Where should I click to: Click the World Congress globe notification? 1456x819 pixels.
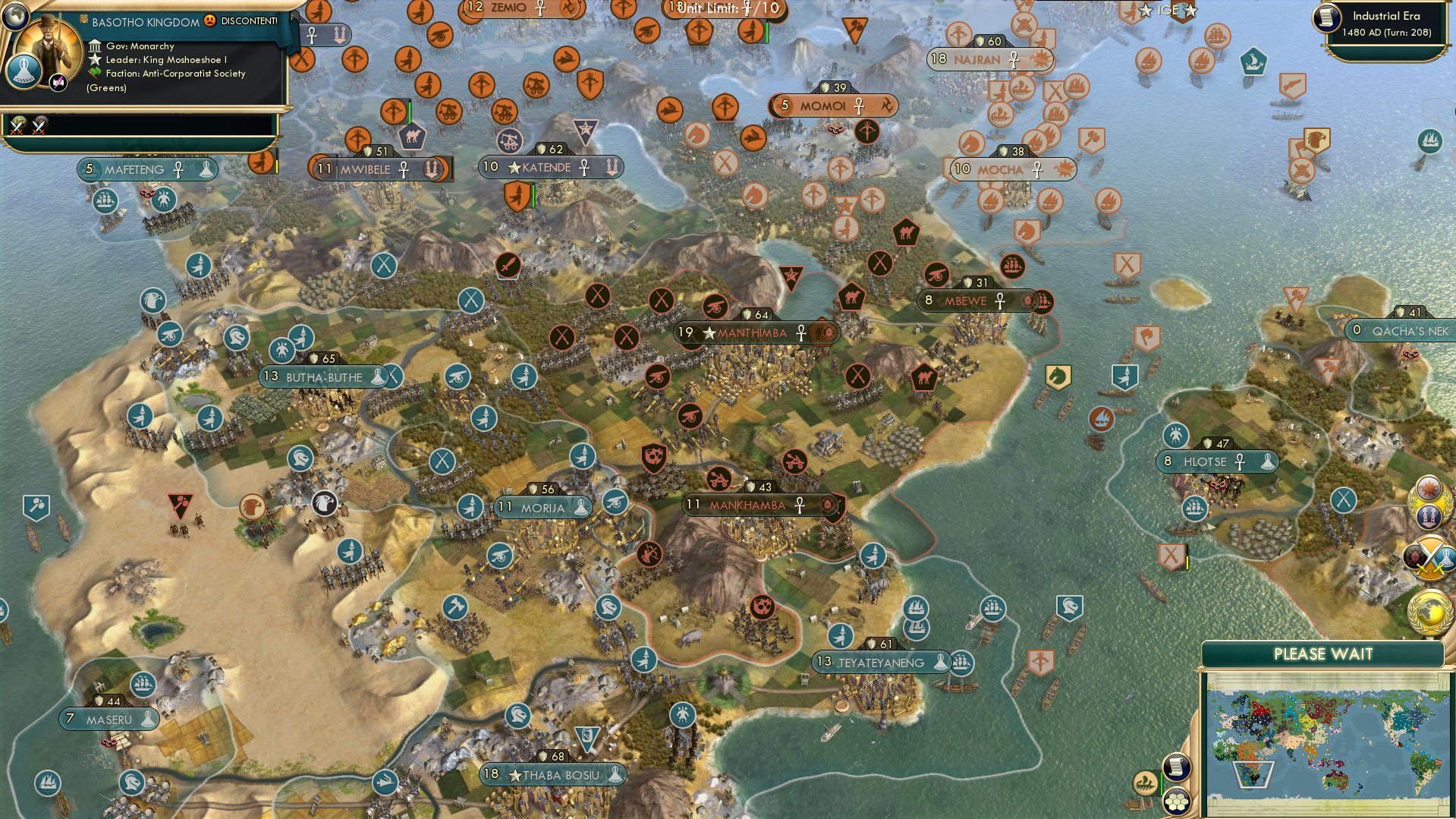1429,611
